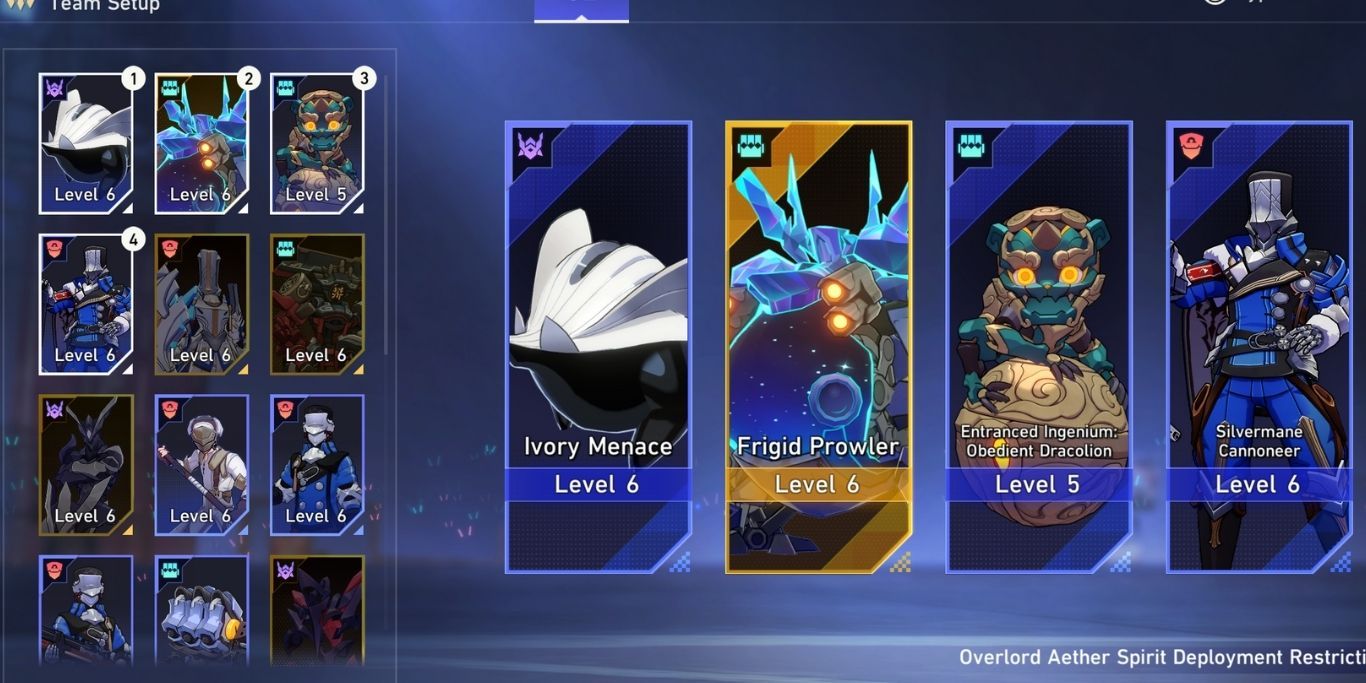Open the large Entranced Ingenium: Obedient Dracolion card
Screen dimensions: 1366x683
1038,347
